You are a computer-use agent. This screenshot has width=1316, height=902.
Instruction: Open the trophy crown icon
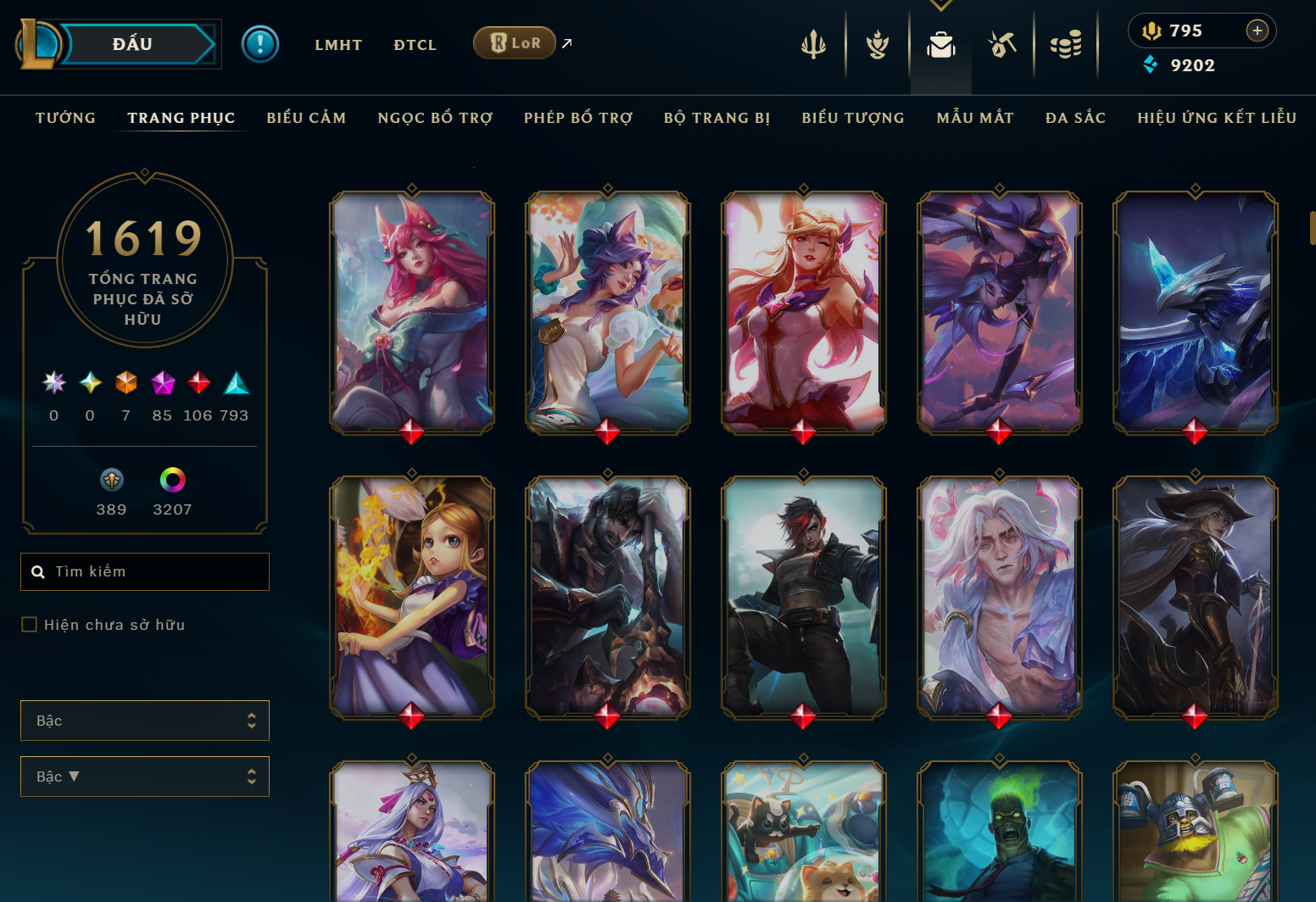(x=877, y=44)
